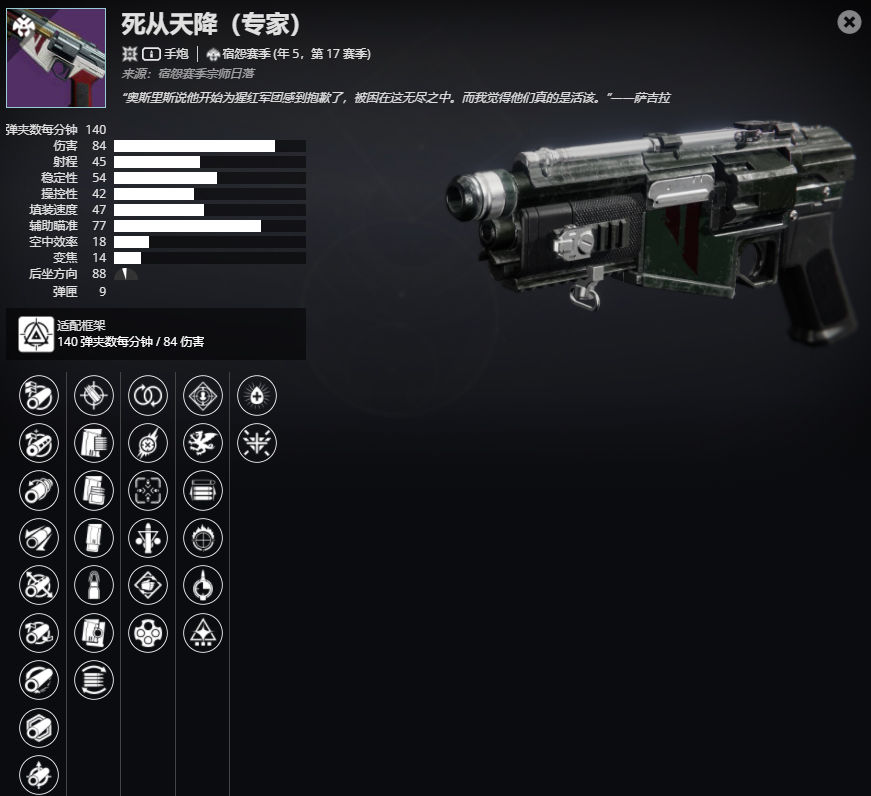Pick the diamond with fist perk icon

pos(147,585)
